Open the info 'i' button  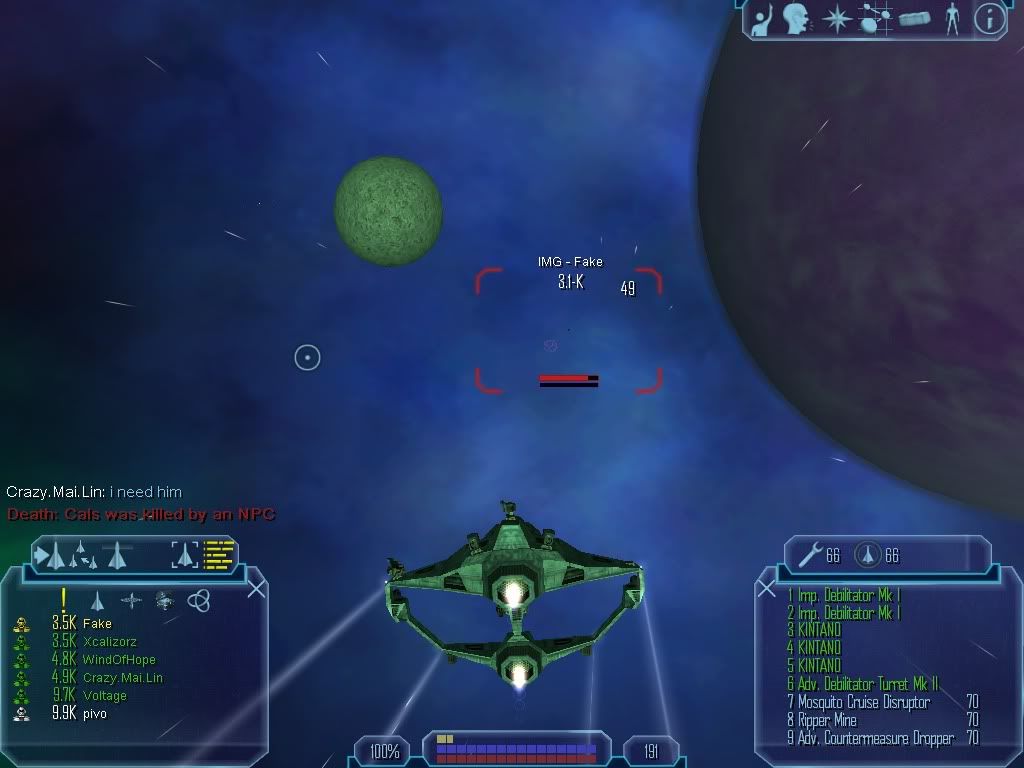[x=989, y=18]
